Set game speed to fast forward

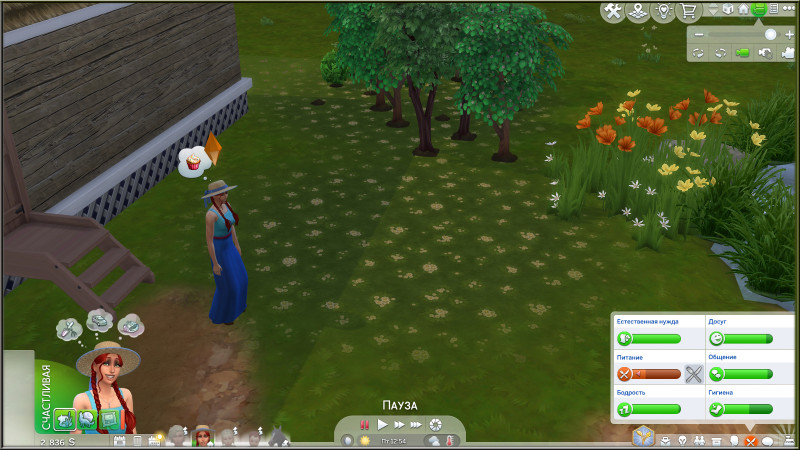(x=399, y=425)
